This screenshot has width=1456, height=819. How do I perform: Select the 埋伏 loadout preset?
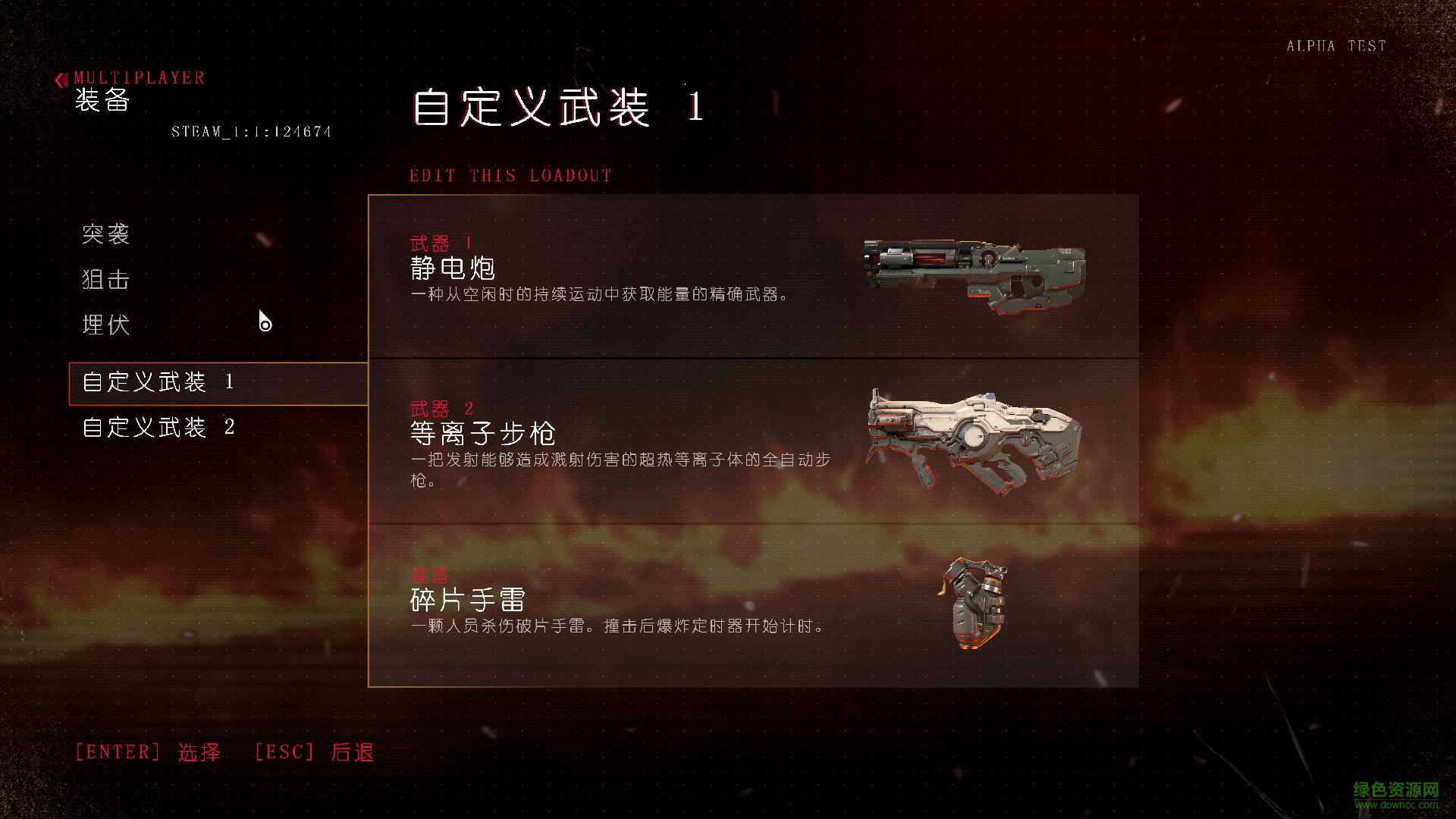tap(105, 325)
